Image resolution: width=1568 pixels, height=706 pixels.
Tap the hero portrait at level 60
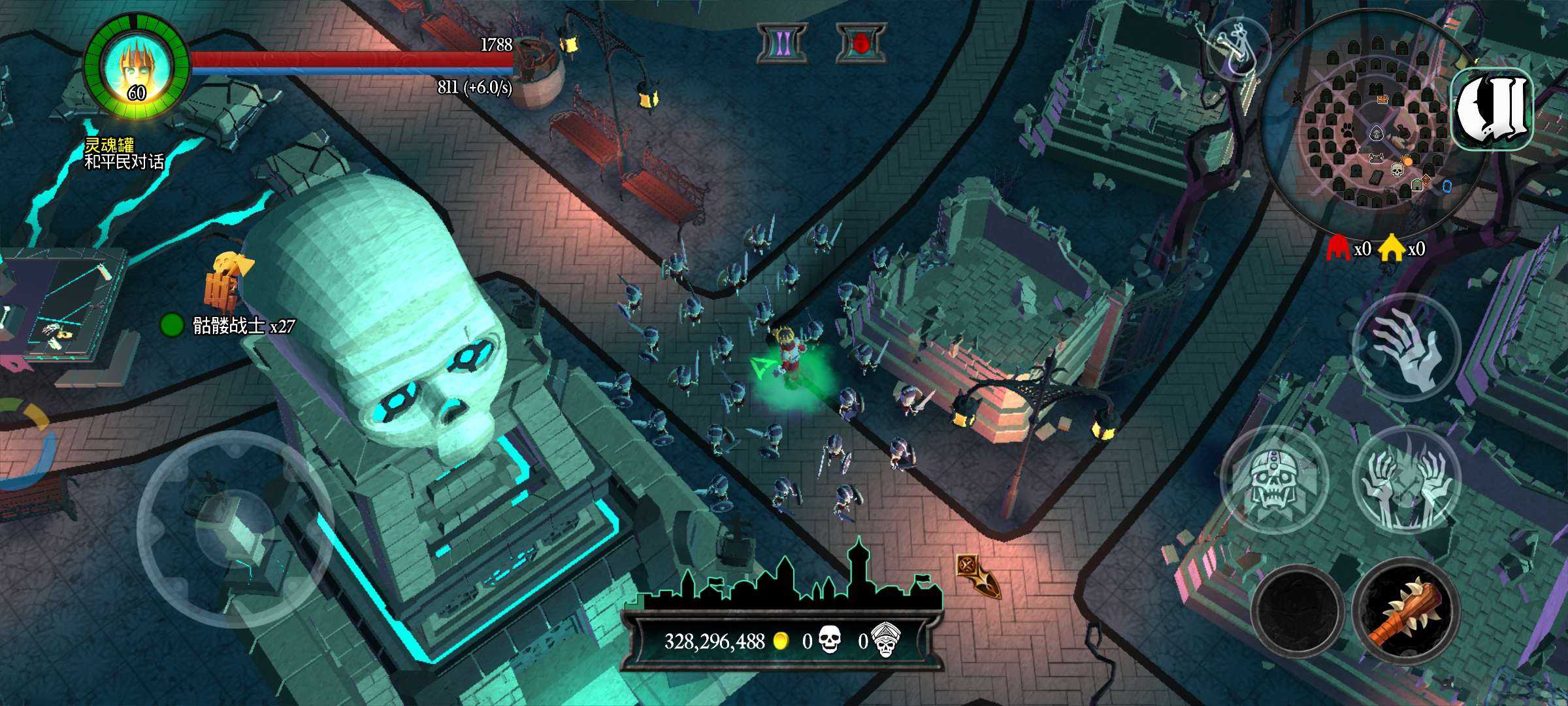(137, 67)
